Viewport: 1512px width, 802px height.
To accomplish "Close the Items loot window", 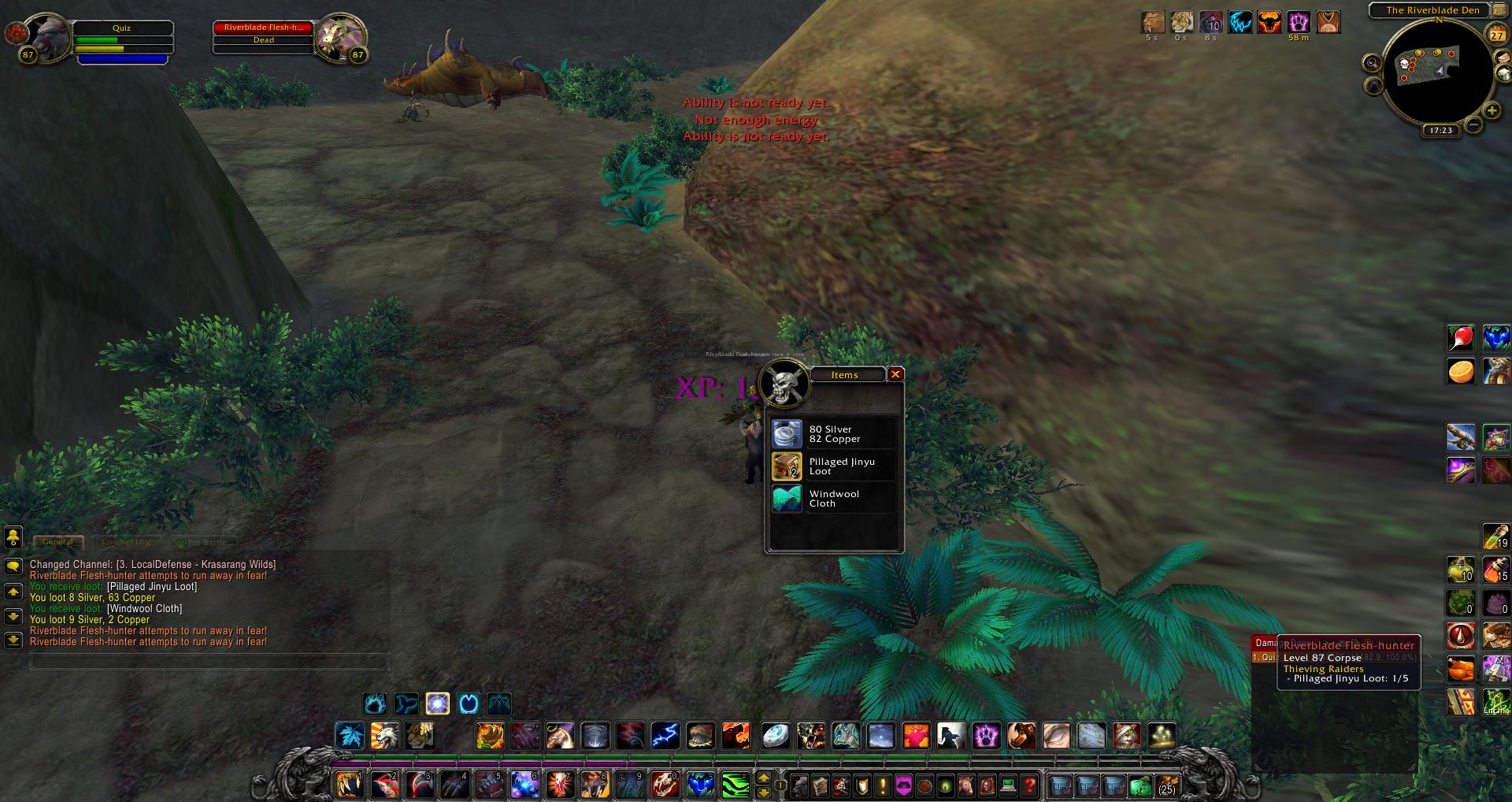I will point(895,374).
